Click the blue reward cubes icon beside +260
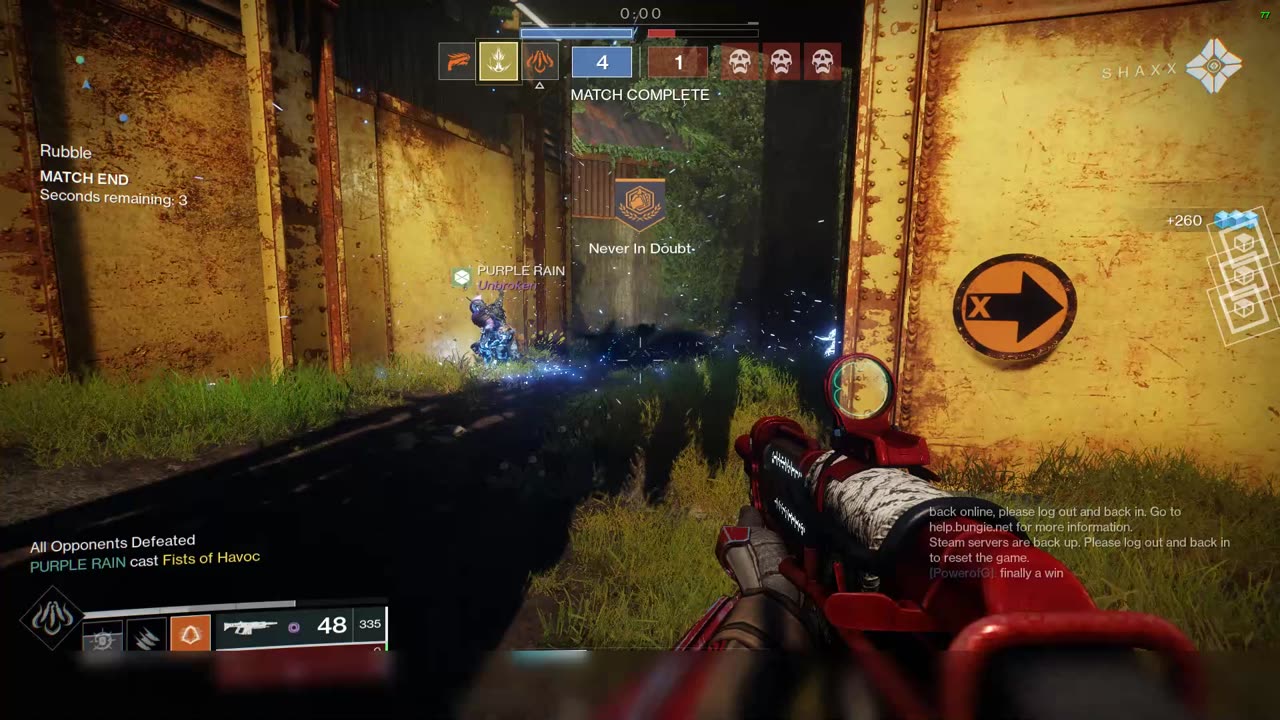This screenshot has width=1280, height=720. click(1234, 219)
